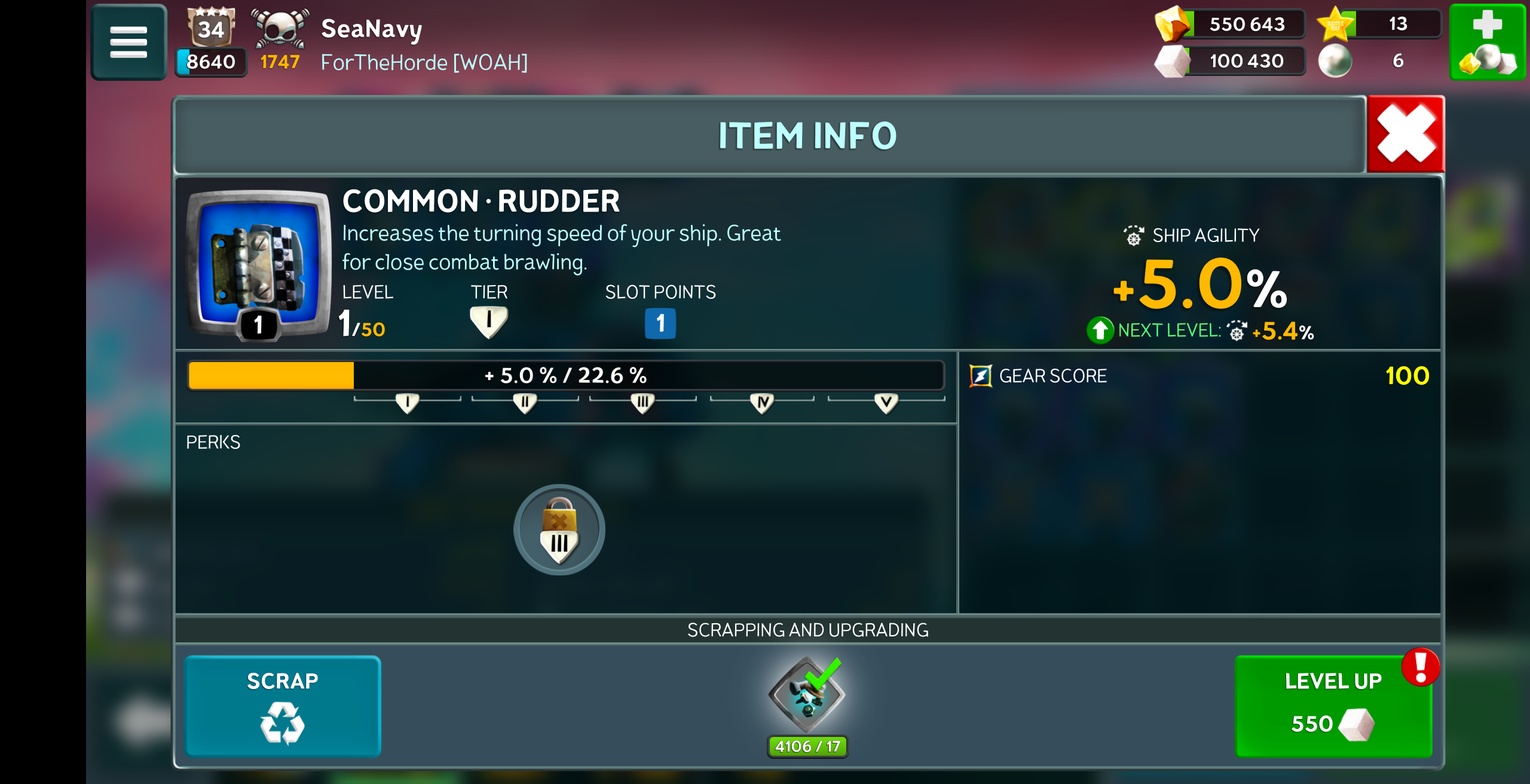The image size is (1530, 784).
Task: Open the SeaNavy player profile
Action: click(371, 28)
